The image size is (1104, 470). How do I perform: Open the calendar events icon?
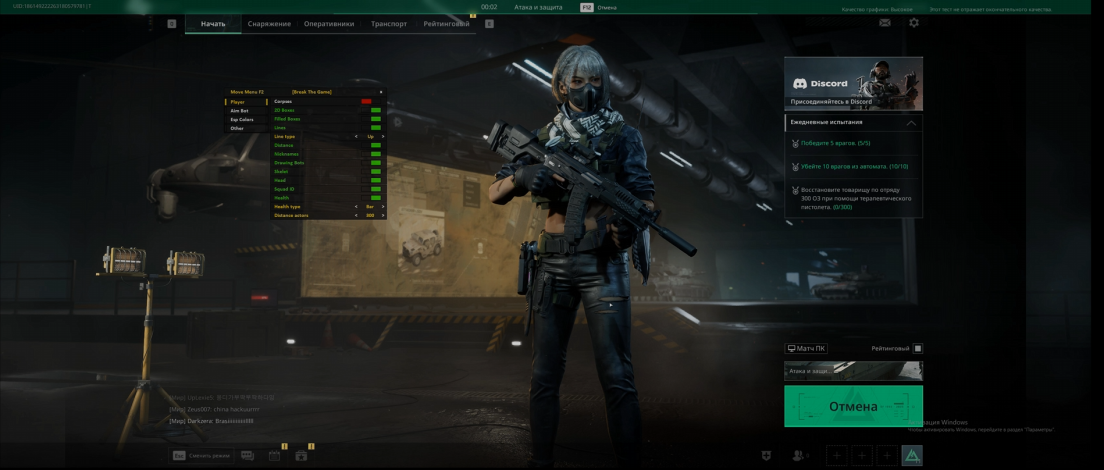(x=274, y=456)
